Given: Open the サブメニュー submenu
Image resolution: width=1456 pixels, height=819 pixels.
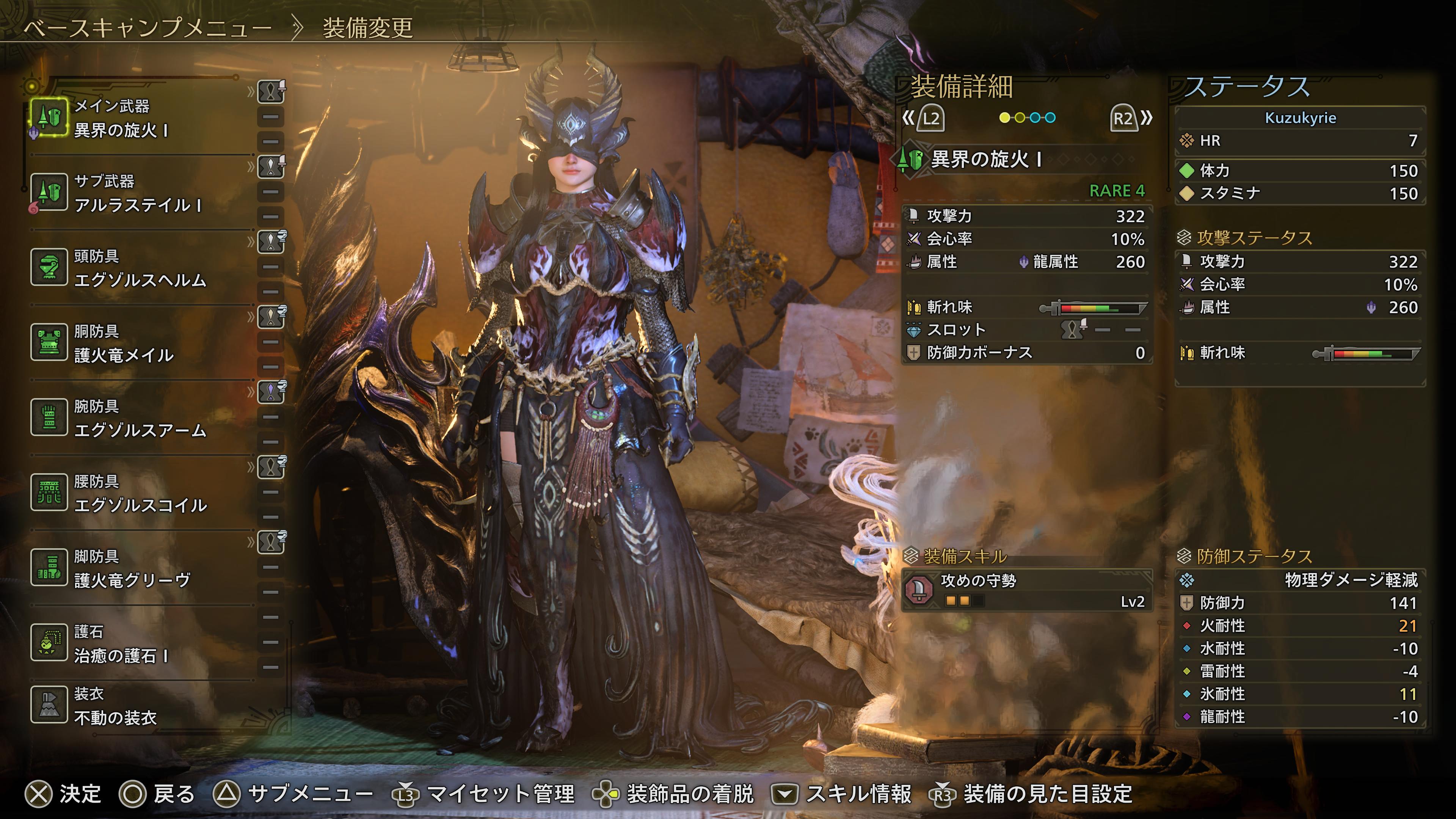Looking at the screenshot, I should click(293, 794).
